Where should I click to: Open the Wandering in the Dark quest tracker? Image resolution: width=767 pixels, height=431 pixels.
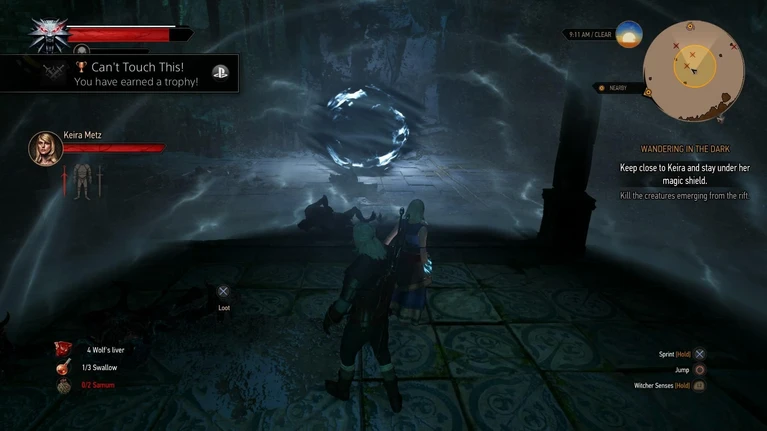(x=685, y=149)
